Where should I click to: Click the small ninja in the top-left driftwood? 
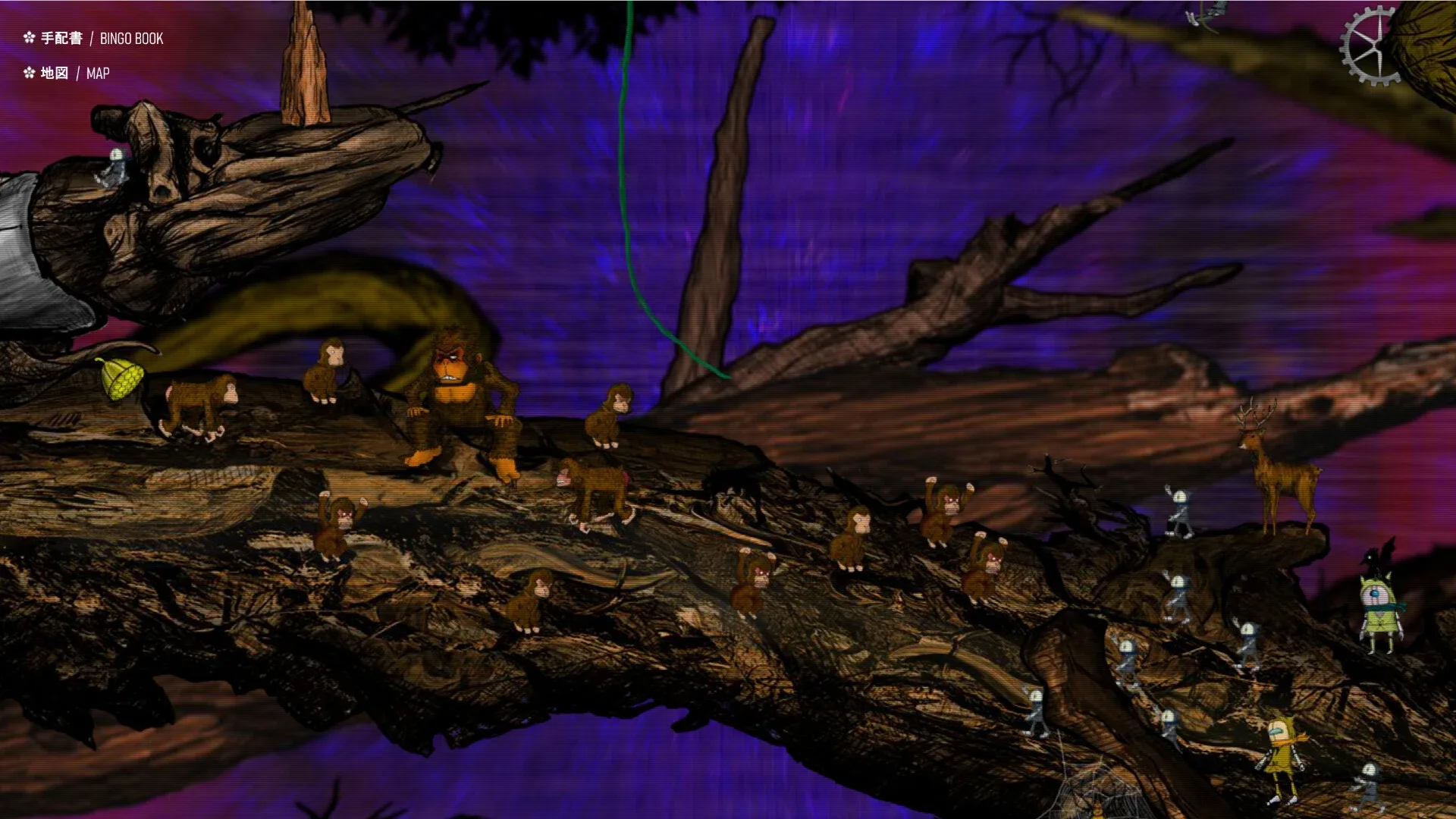pos(114,167)
